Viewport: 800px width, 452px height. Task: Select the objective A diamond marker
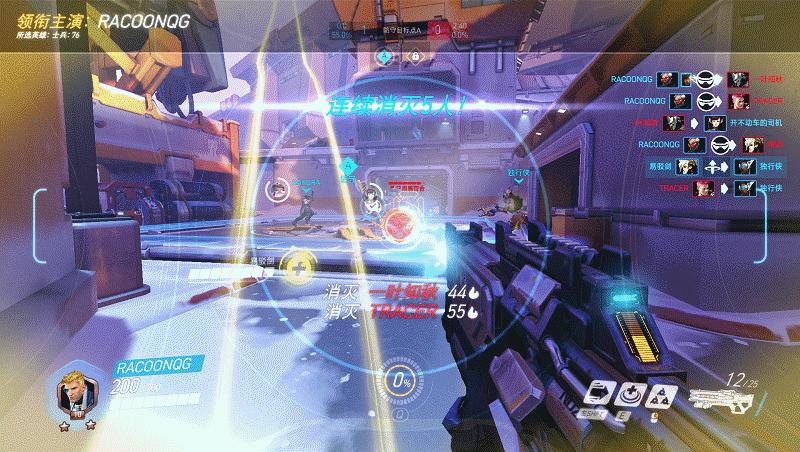[384, 56]
